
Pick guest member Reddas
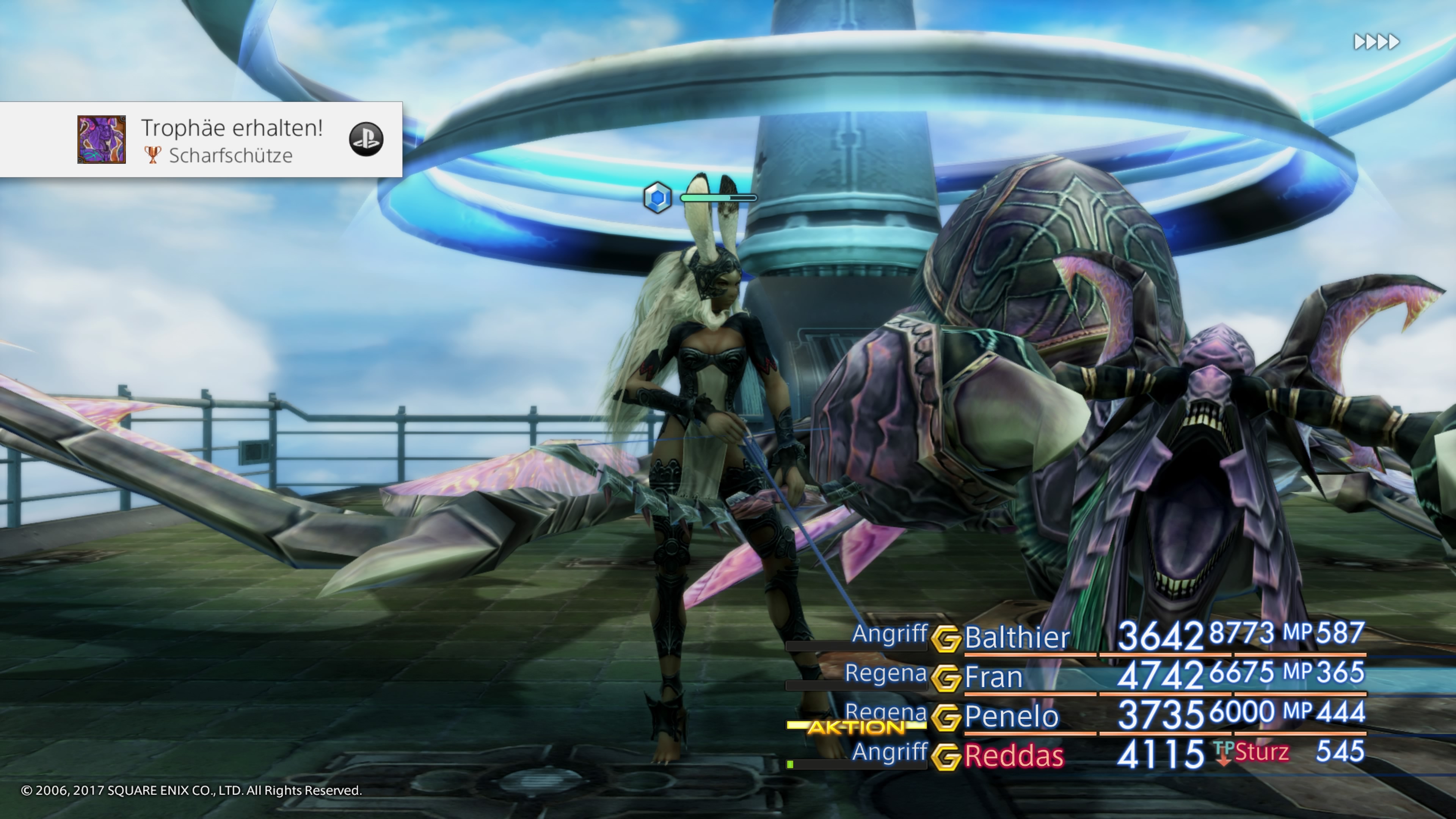coord(1014,756)
